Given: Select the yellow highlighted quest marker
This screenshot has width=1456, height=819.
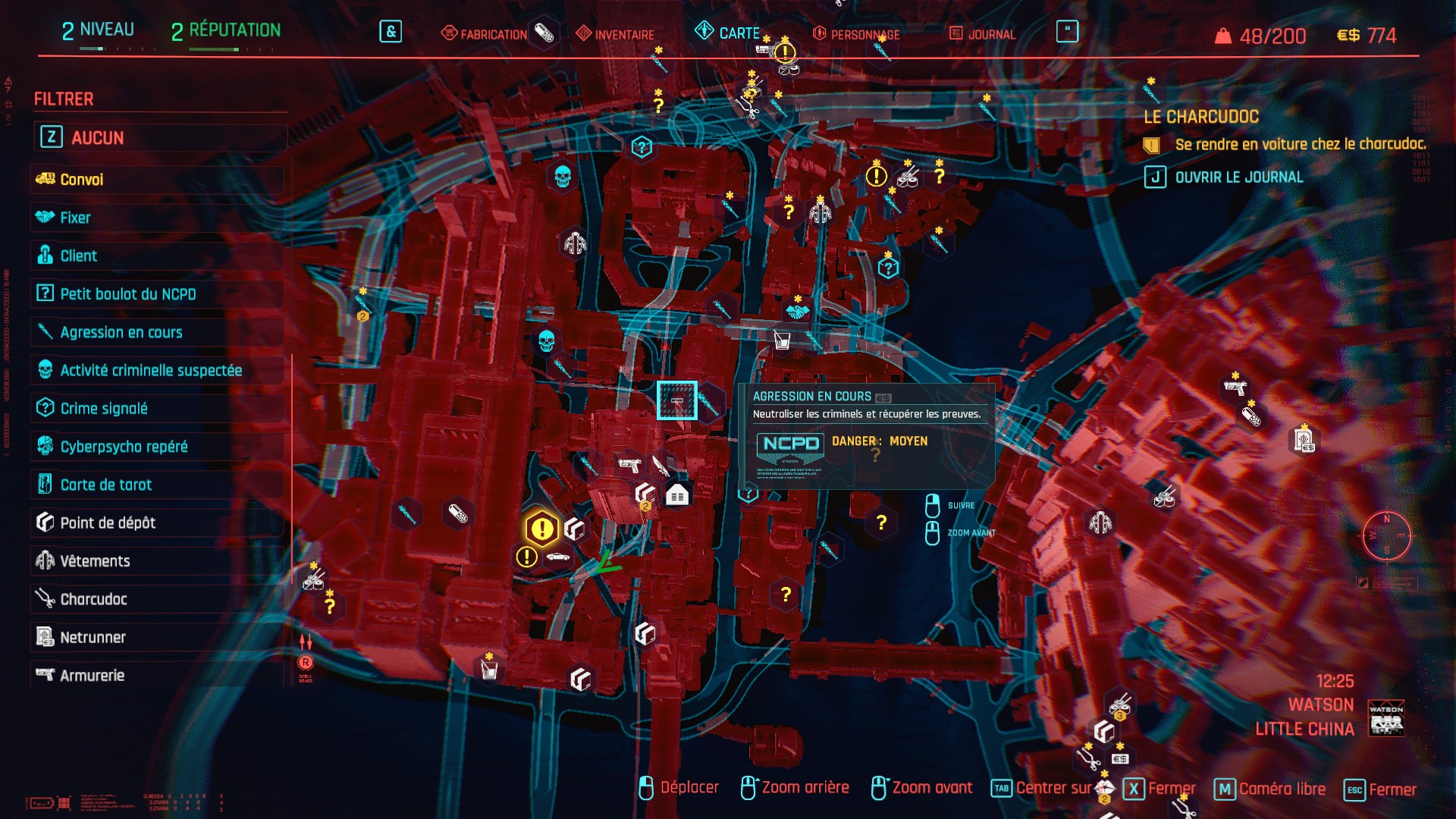Looking at the screenshot, I should [541, 529].
